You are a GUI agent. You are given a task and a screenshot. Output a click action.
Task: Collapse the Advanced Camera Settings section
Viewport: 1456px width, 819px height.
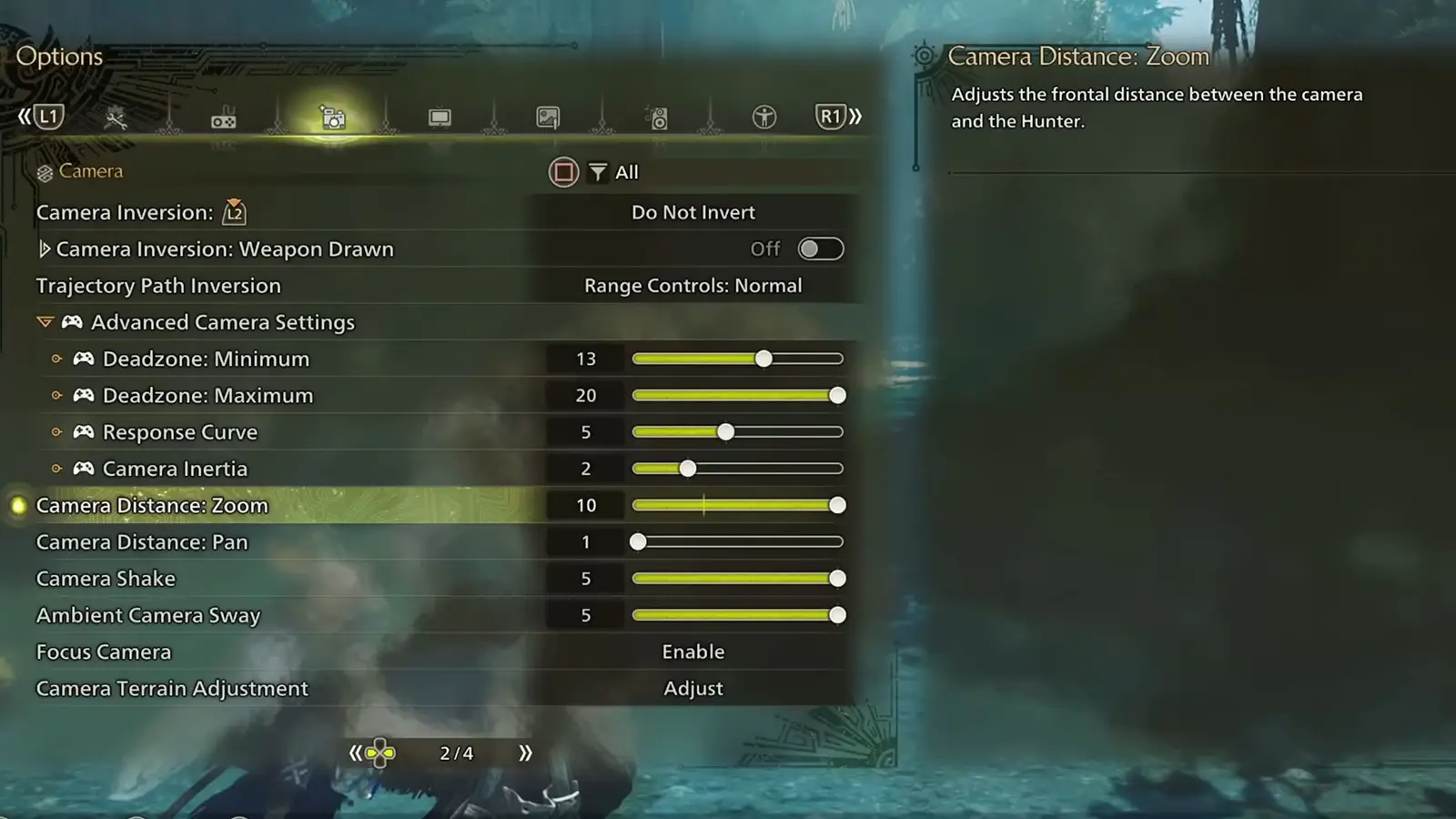coord(45,321)
